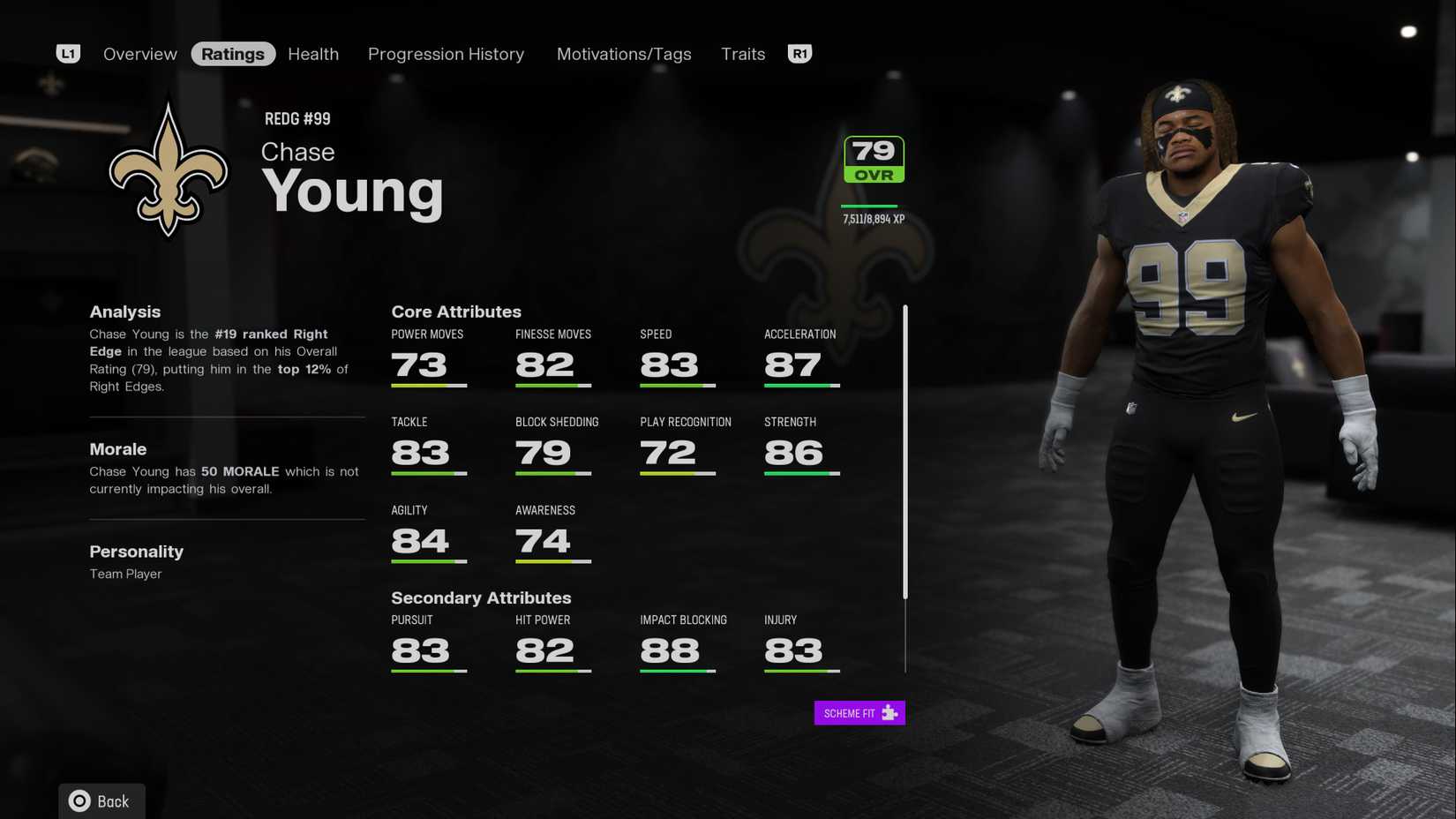Click the puzzle piece icon on Scheme Fit
This screenshot has height=819, width=1456.
pos(890,712)
